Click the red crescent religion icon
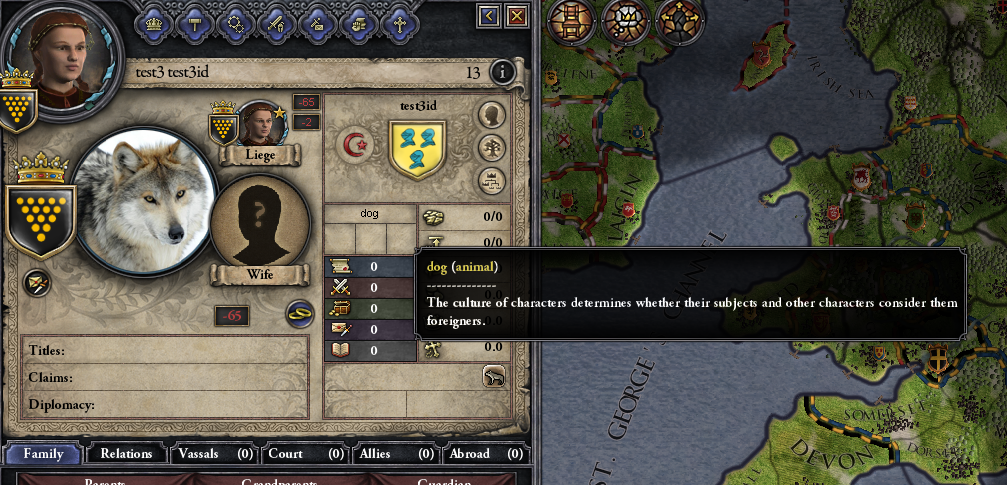Viewport: 1007px width, 485px height. [354, 146]
